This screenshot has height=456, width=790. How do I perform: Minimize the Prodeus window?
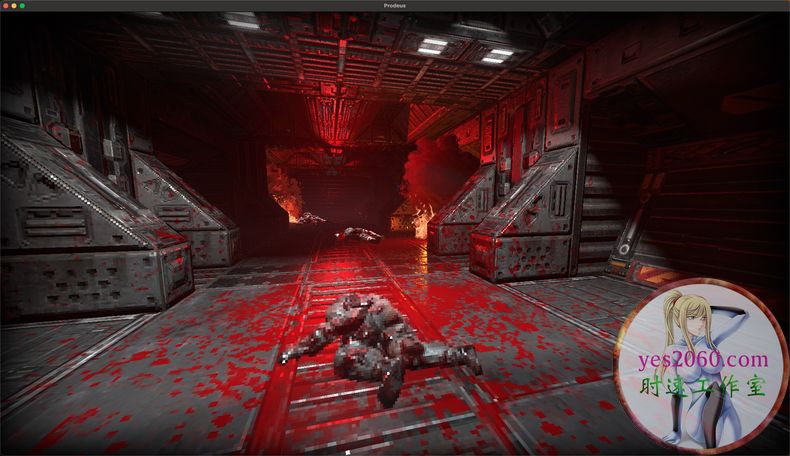click(x=14, y=6)
